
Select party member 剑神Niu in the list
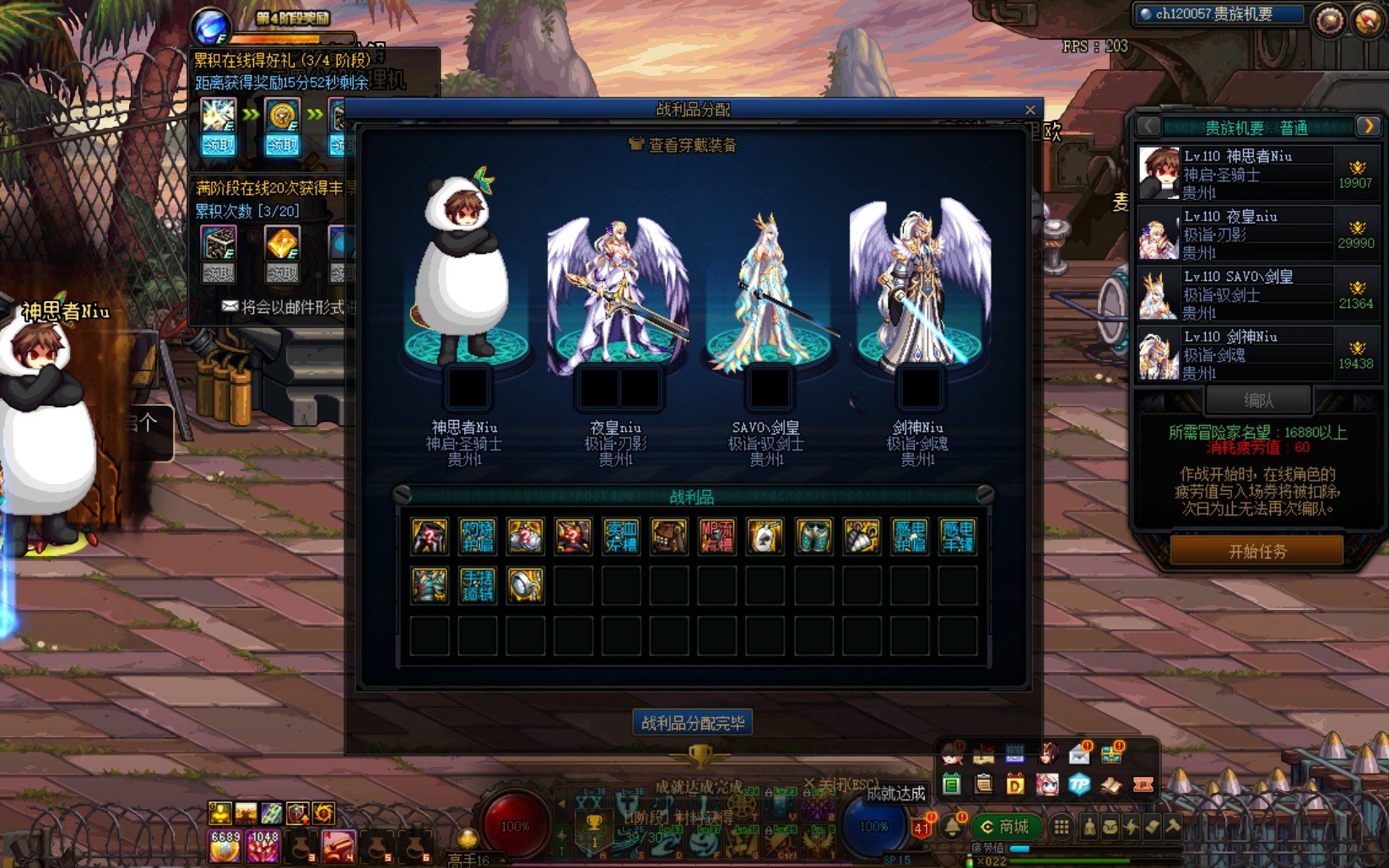coord(1257,353)
